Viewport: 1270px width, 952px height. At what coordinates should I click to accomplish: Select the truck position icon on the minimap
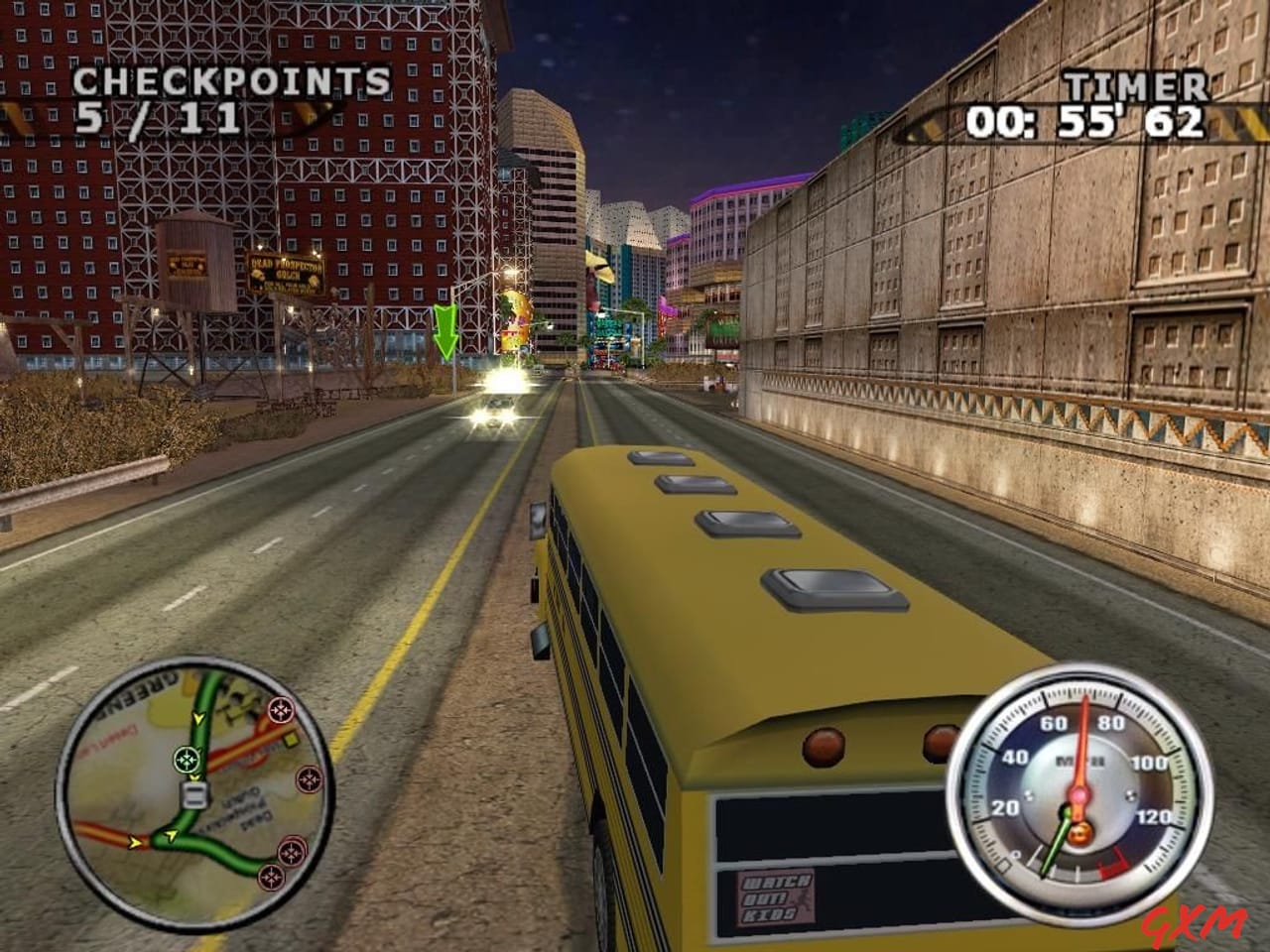click(194, 793)
